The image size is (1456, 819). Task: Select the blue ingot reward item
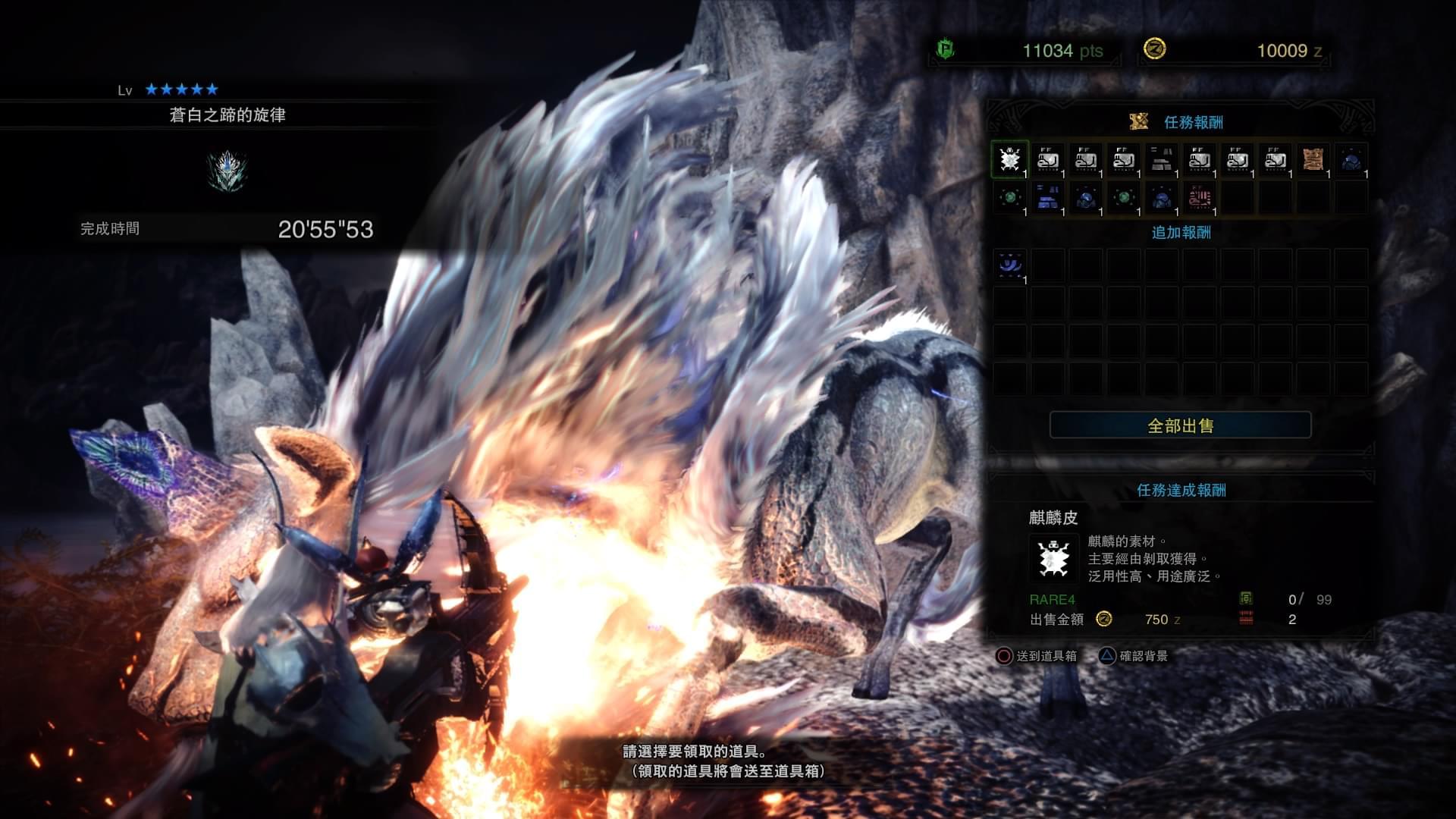[1047, 198]
